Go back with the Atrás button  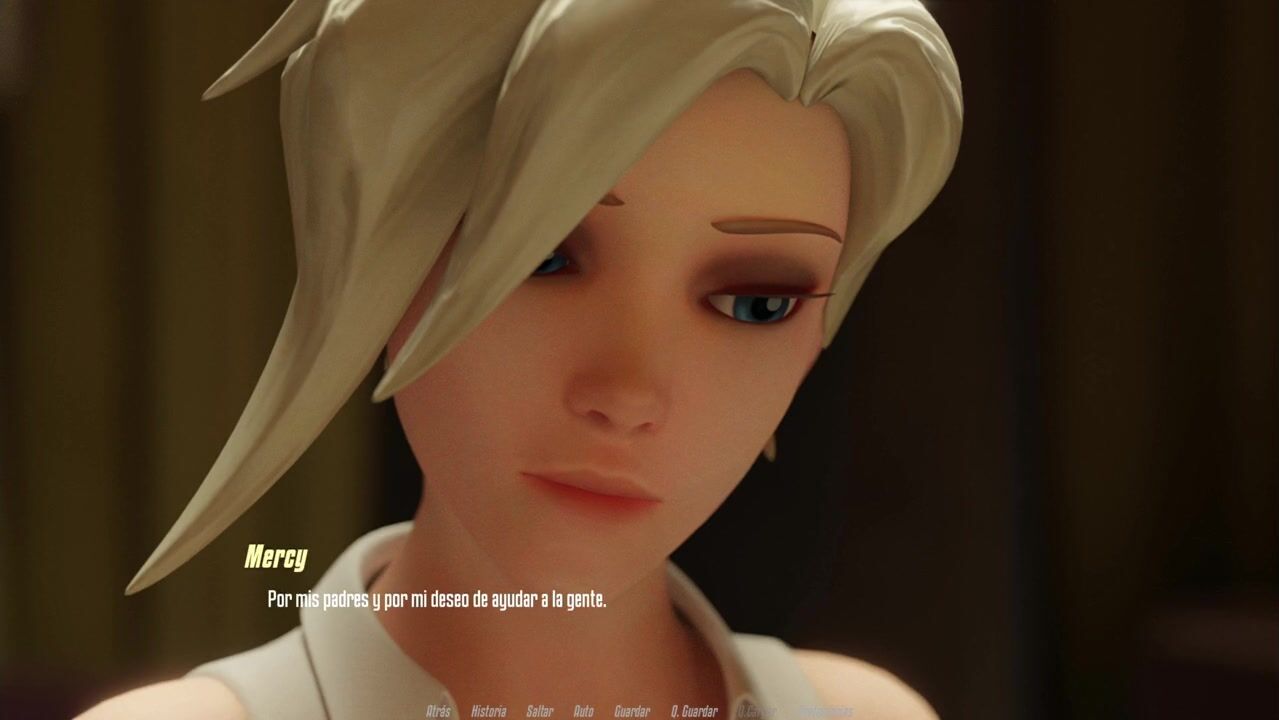(x=438, y=711)
